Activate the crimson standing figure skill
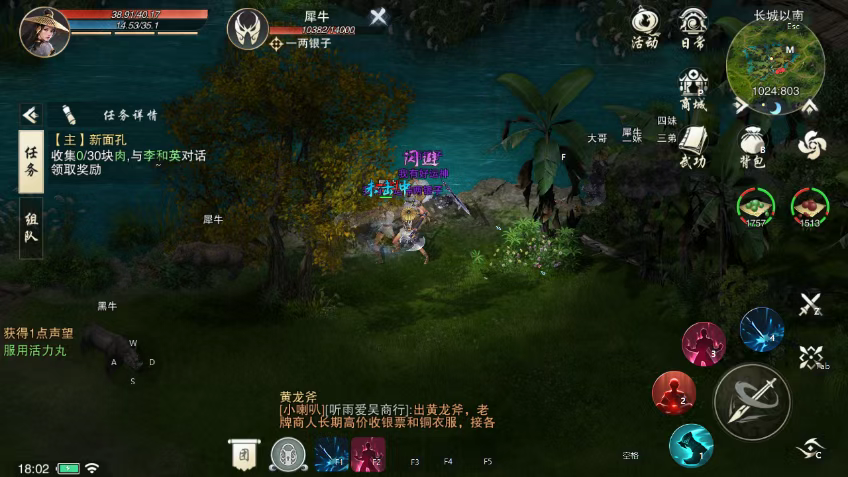Viewport: 848px width, 477px height. click(x=703, y=343)
